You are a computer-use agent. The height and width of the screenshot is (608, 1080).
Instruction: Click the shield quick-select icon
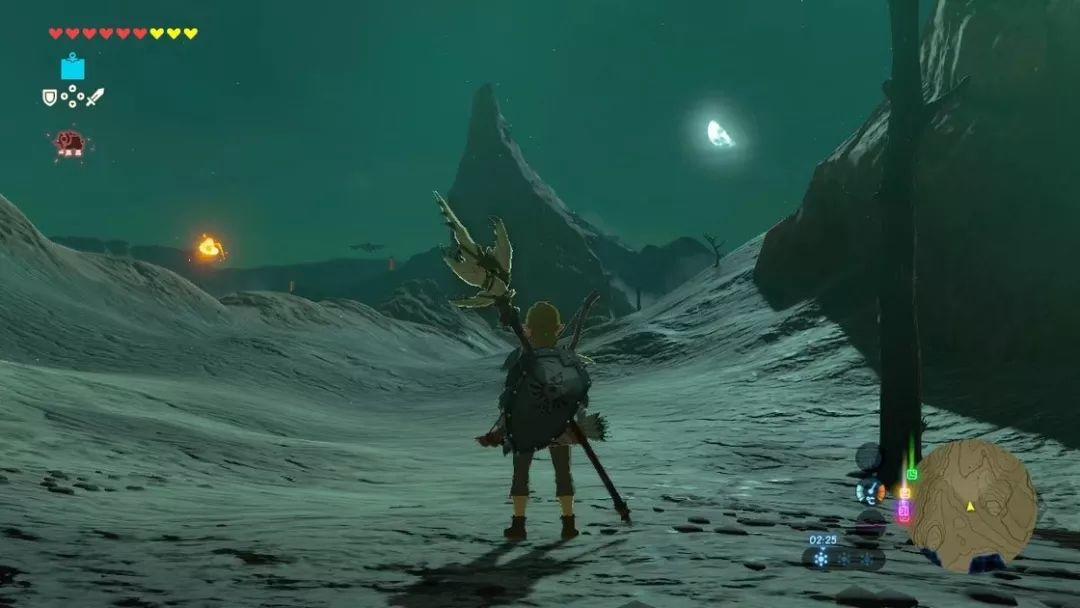[49, 97]
